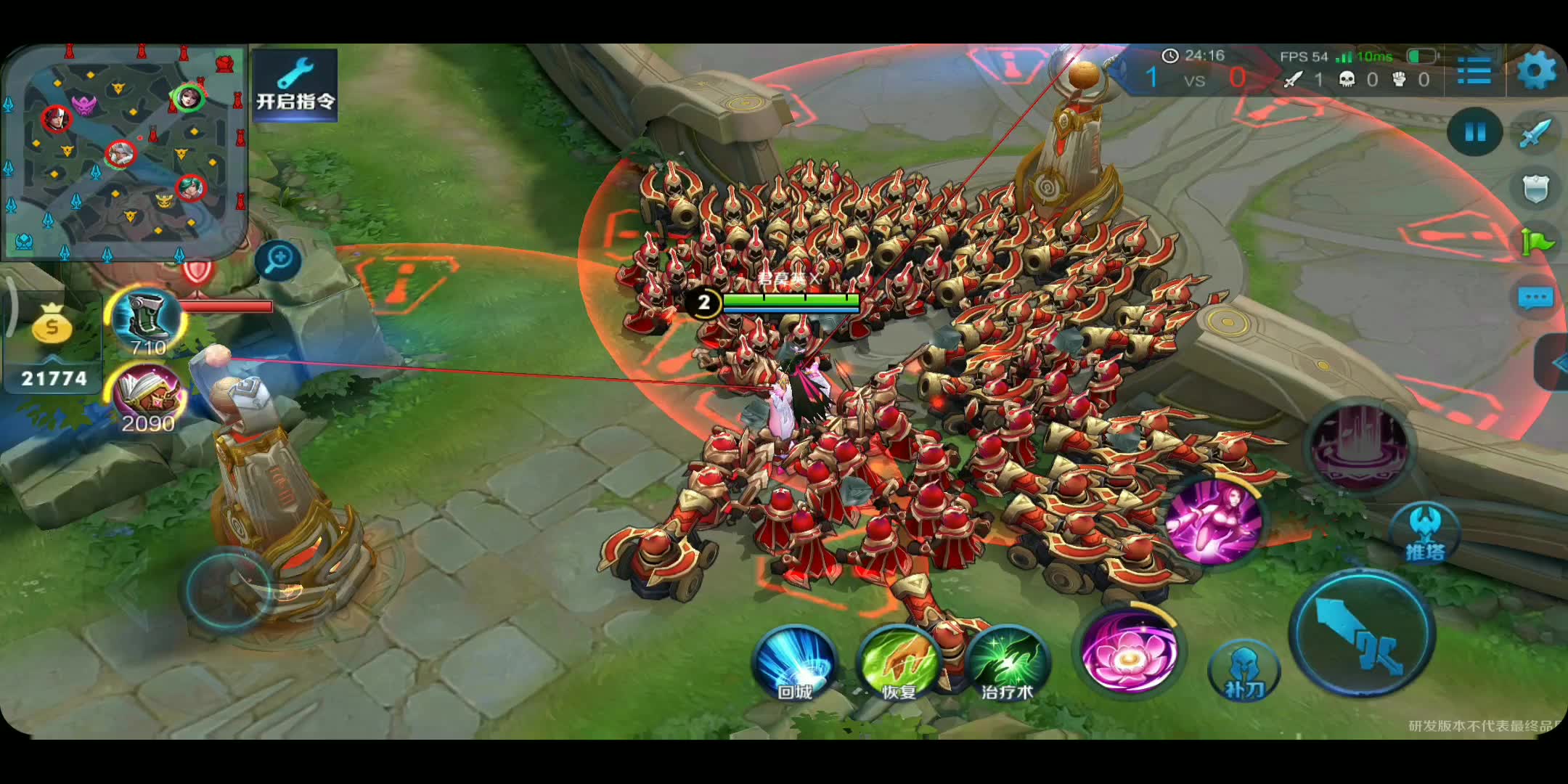Tap the shield signal button
Viewport: 1568px width, 784px height.
pyautogui.click(x=1535, y=188)
